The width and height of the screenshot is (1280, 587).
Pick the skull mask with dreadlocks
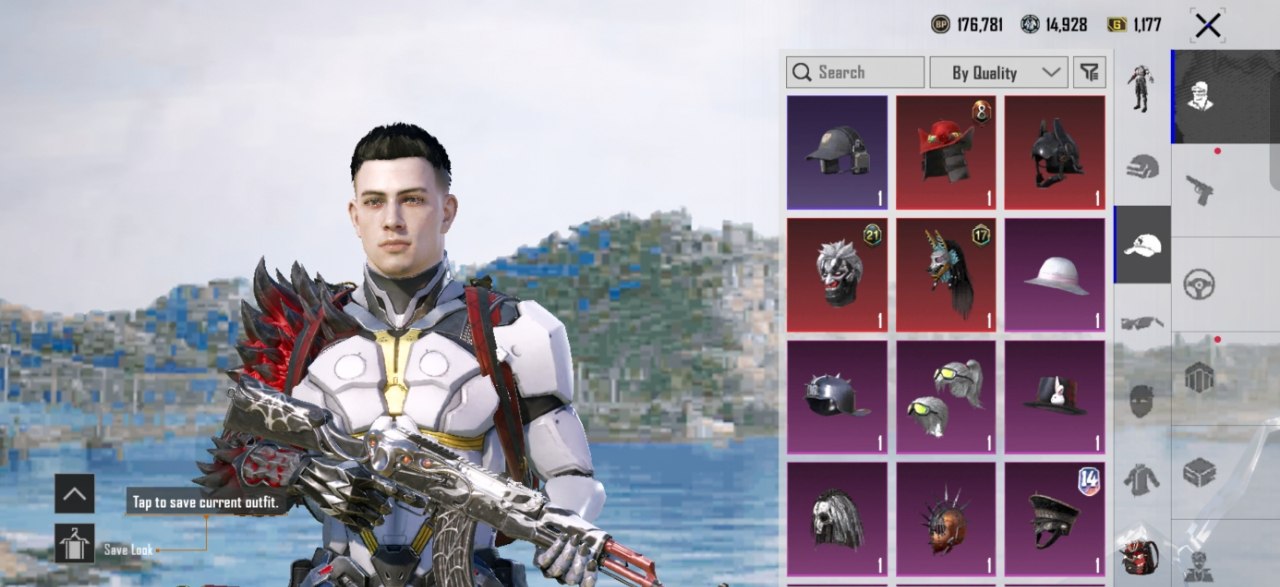click(x=837, y=518)
